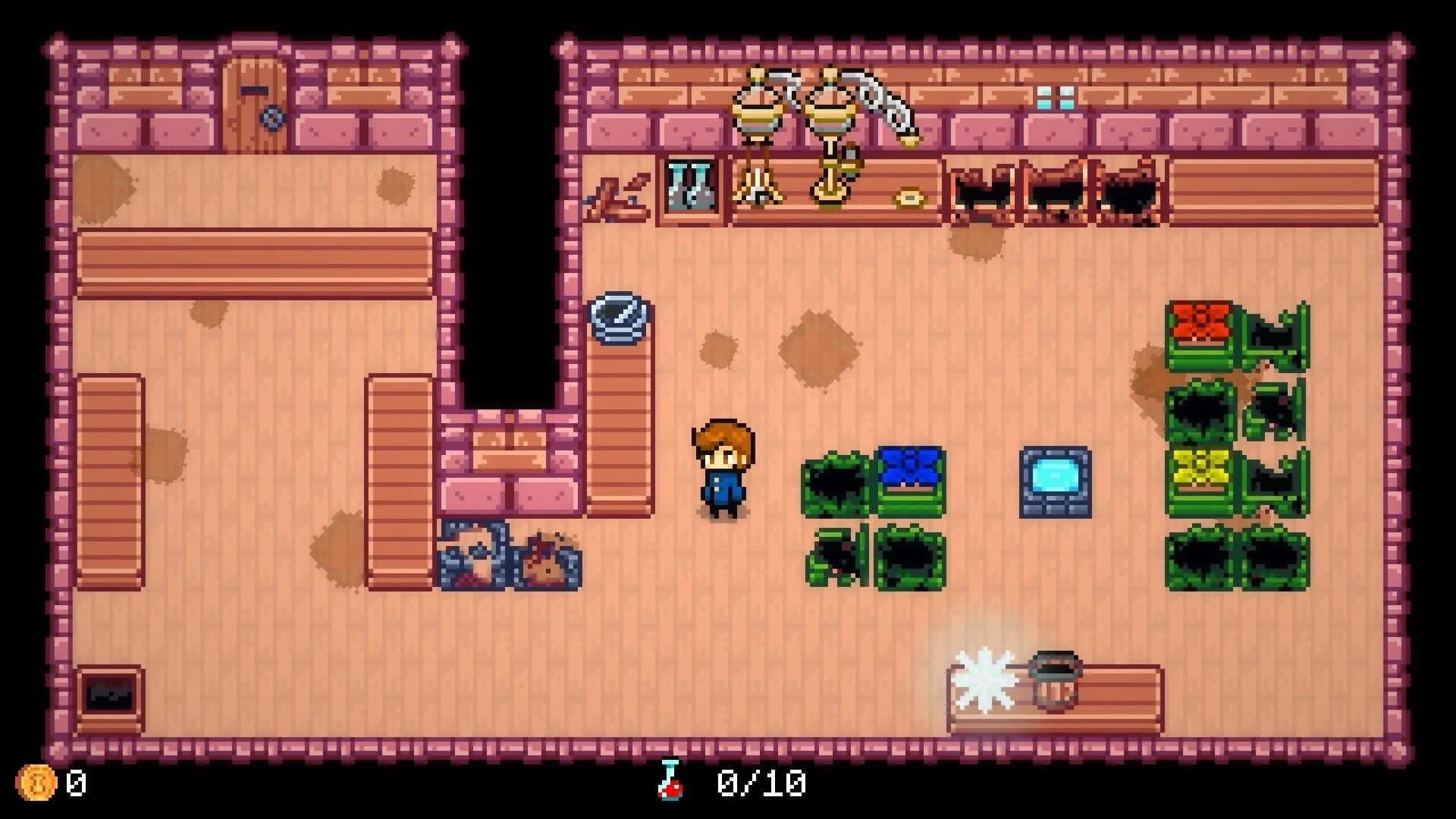Viewport: 1456px width, 819px height.
Task: Click the broken sticks on the leftmost shelf
Action: pos(618,193)
